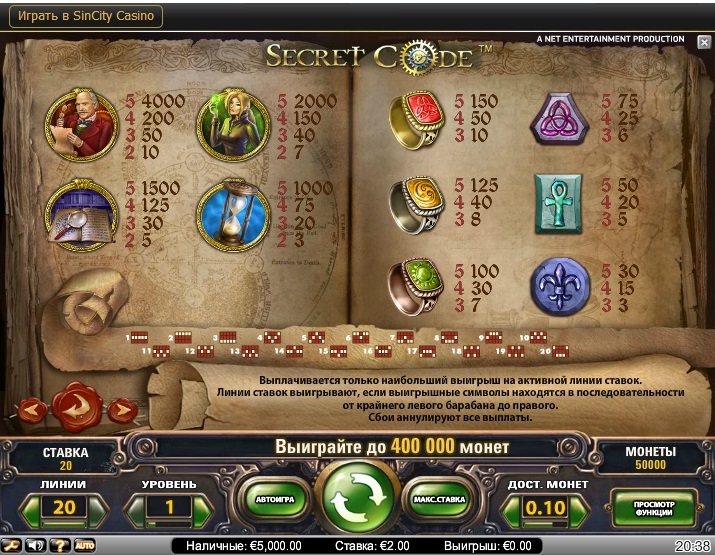Go to the next paytable page
The image size is (715, 555).
(122, 408)
